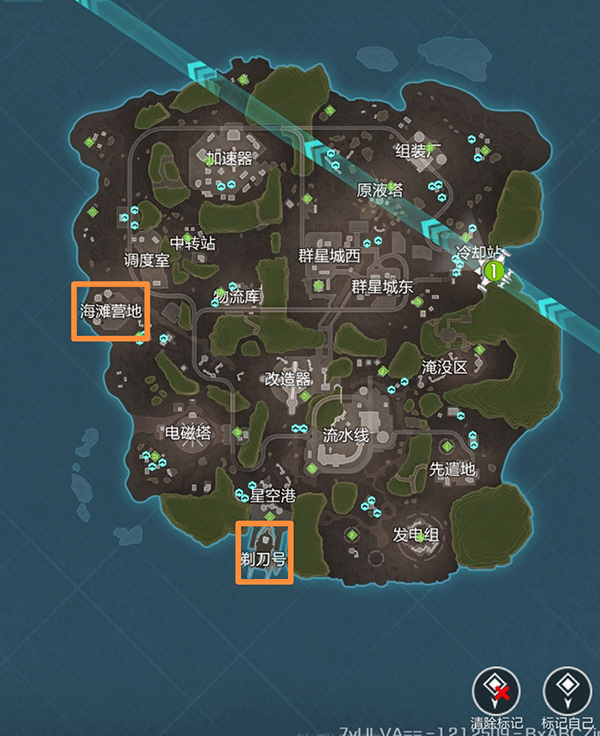
Task: Select the 组装厂 map label
Action: [x=418, y=151]
